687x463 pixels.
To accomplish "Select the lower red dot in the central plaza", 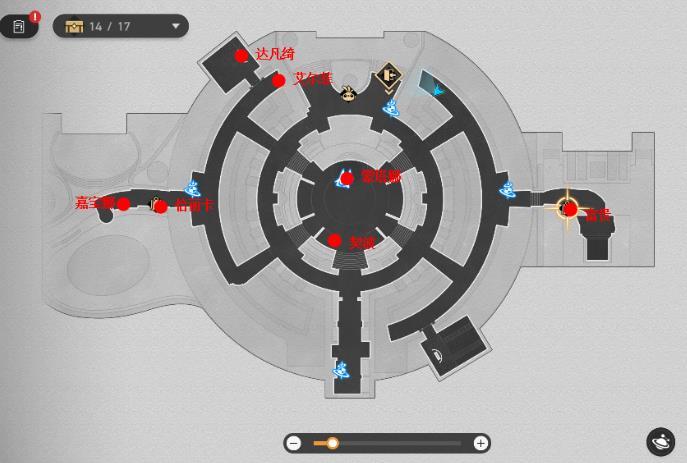I will pyautogui.click(x=335, y=240).
